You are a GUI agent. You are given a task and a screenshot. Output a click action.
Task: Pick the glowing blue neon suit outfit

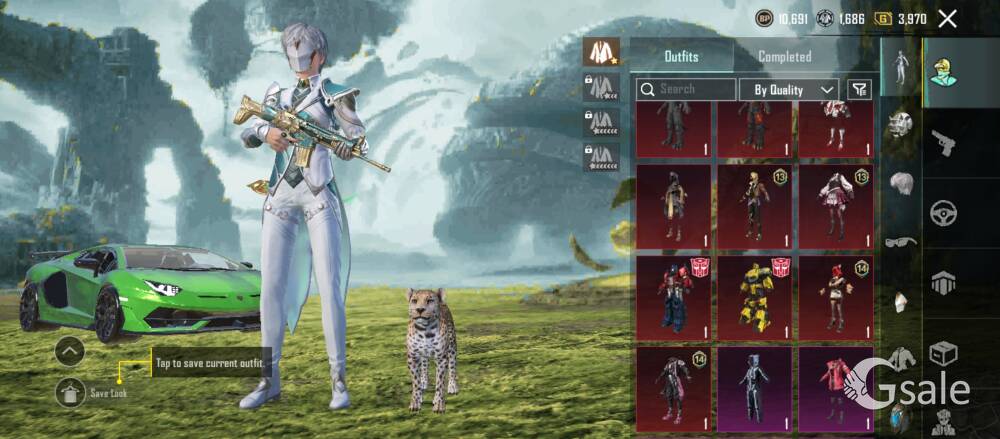754,385
